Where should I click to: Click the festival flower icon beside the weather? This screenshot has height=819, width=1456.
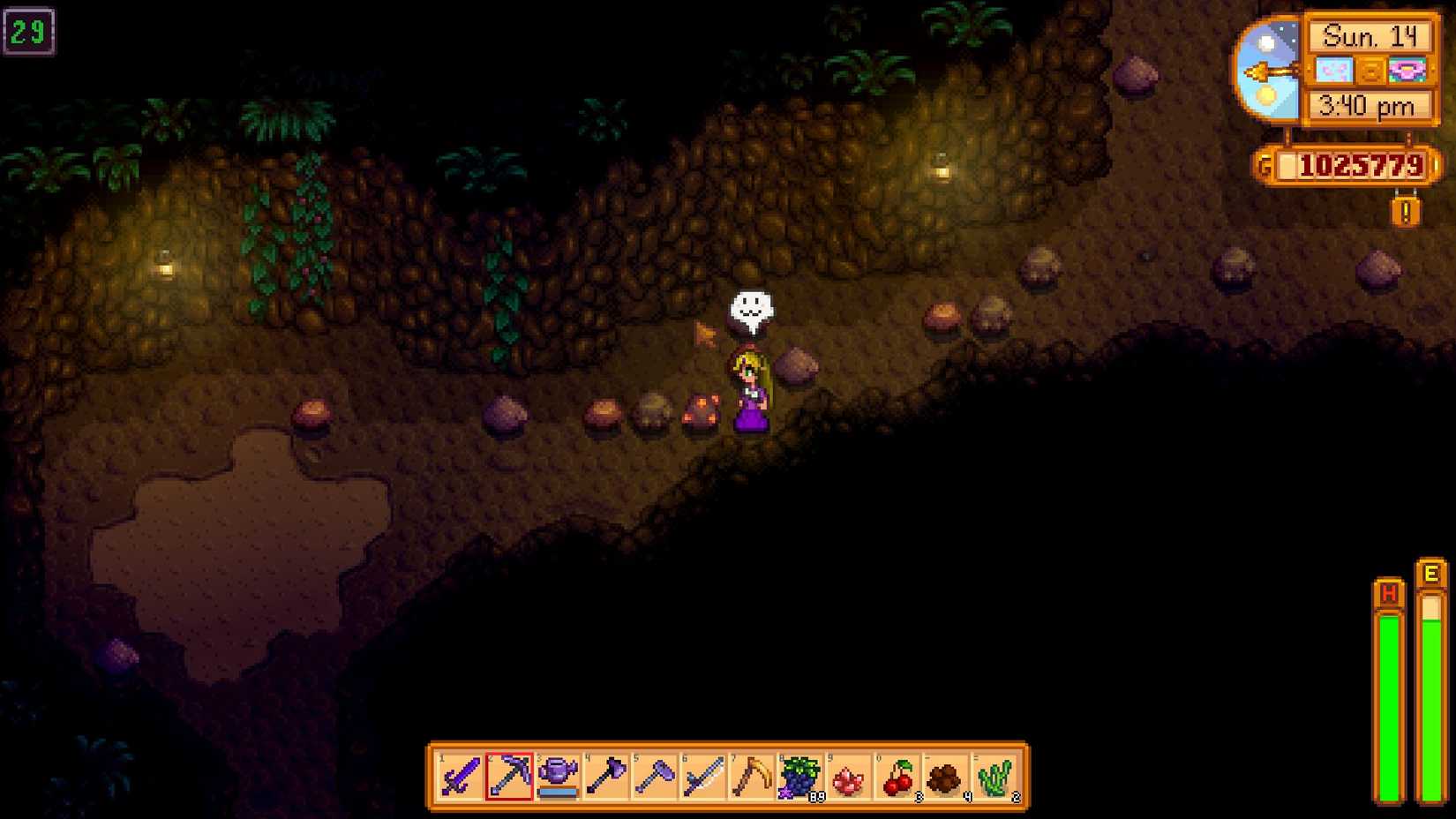(1407, 70)
